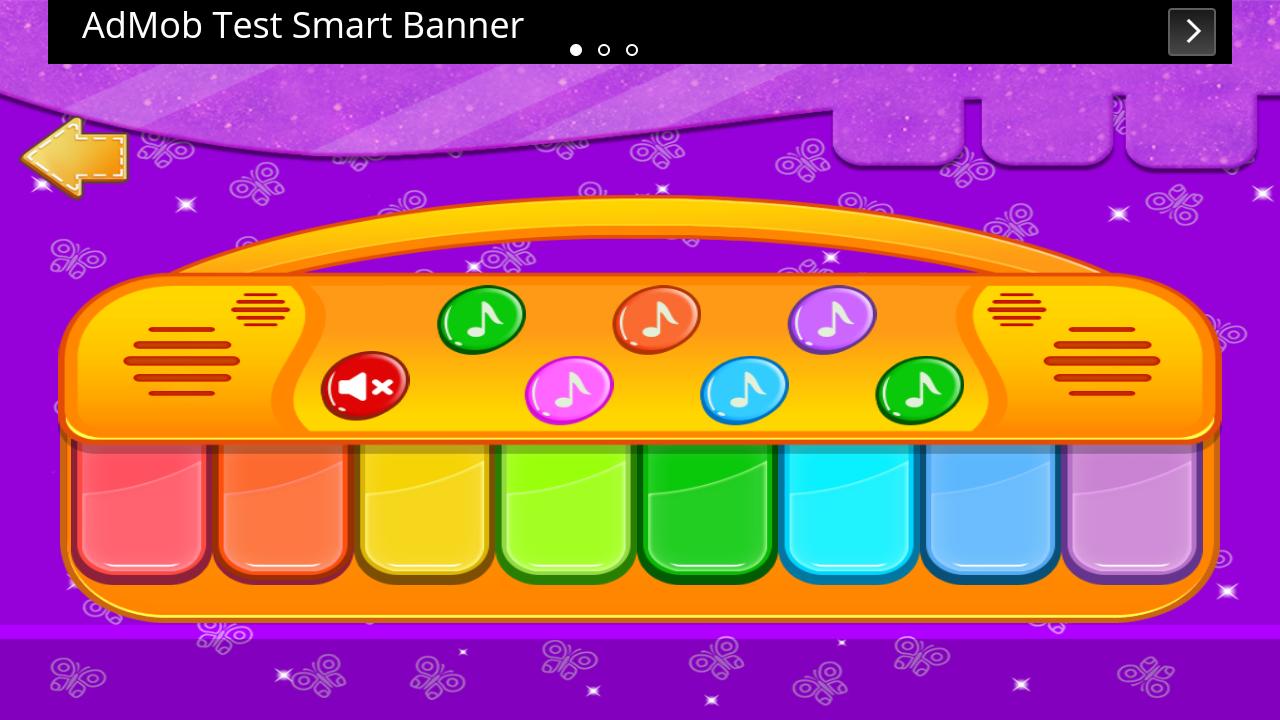Tap the cyan piano key
1280x720 pixels.
pyautogui.click(x=848, y=510)
